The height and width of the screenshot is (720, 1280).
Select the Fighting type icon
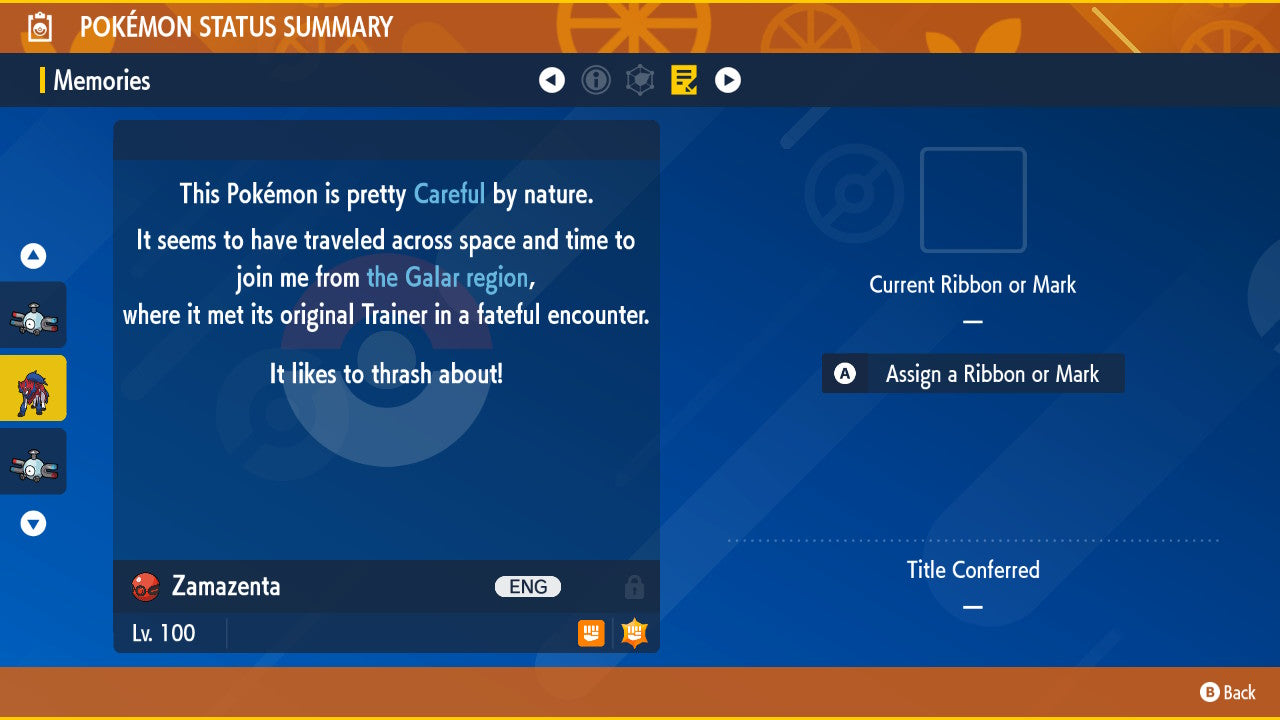(x=591, y=633)
